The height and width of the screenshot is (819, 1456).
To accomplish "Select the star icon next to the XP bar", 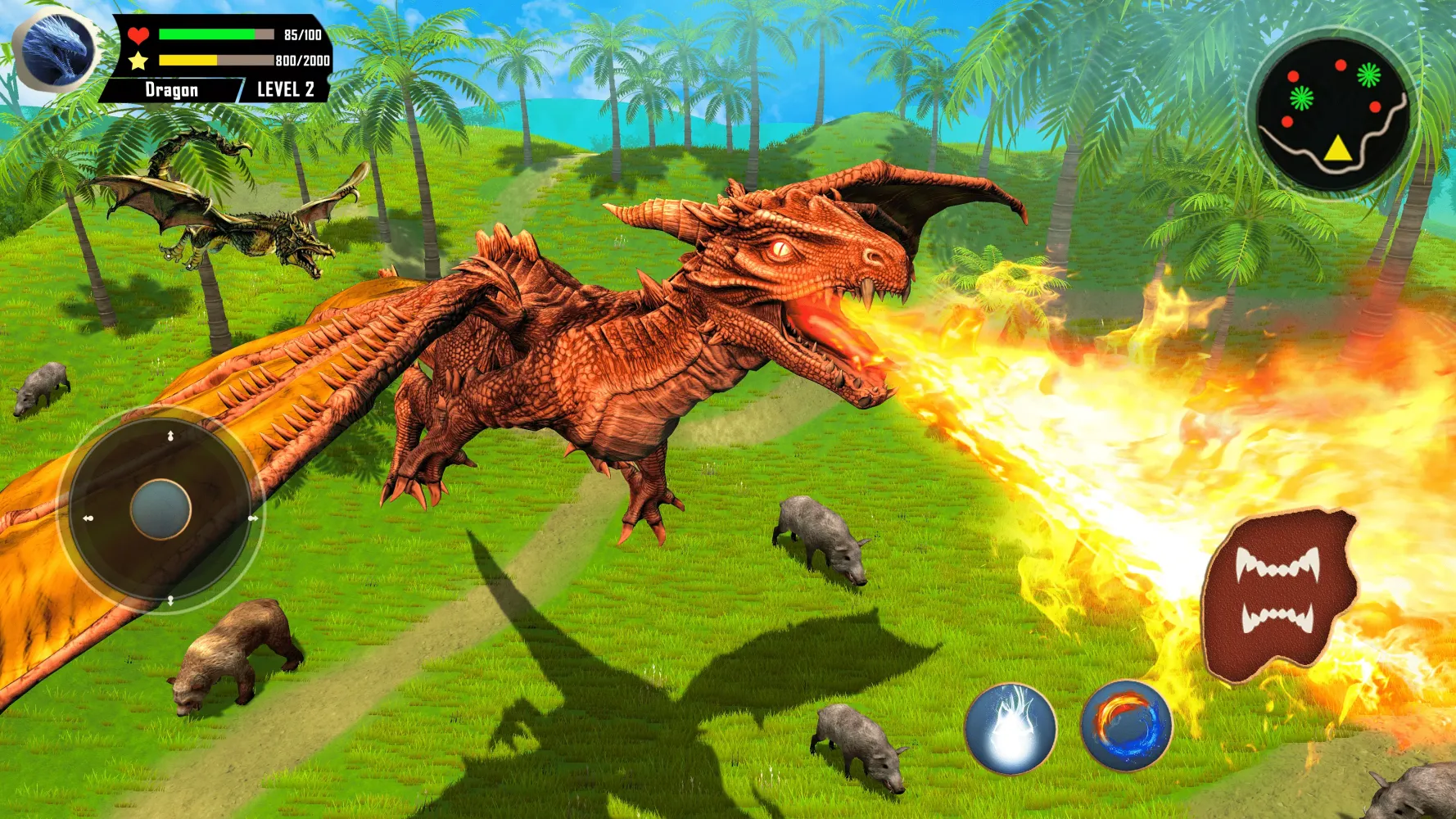I will [x=138, y=60].
